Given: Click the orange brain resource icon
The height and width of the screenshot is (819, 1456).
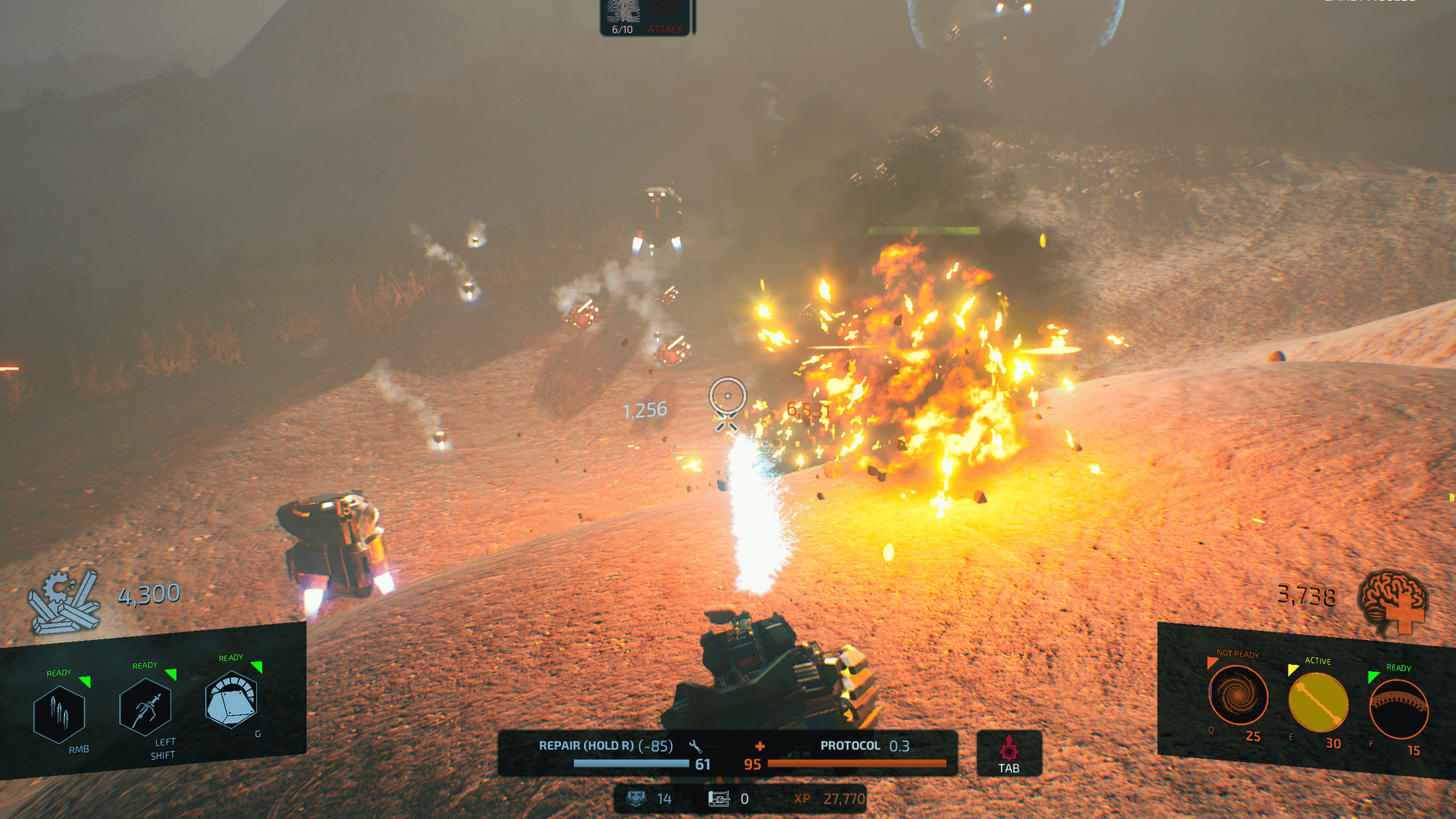Looking at the screenshot, I should (1393, 601).
